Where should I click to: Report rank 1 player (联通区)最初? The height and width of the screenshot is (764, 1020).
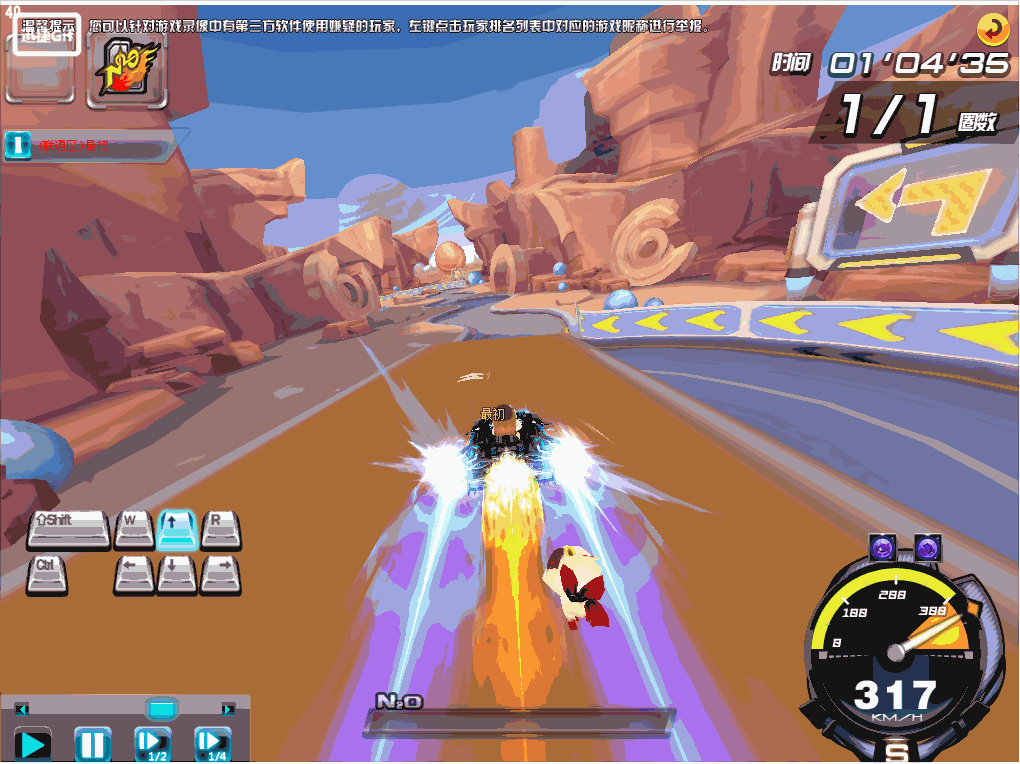75,146
